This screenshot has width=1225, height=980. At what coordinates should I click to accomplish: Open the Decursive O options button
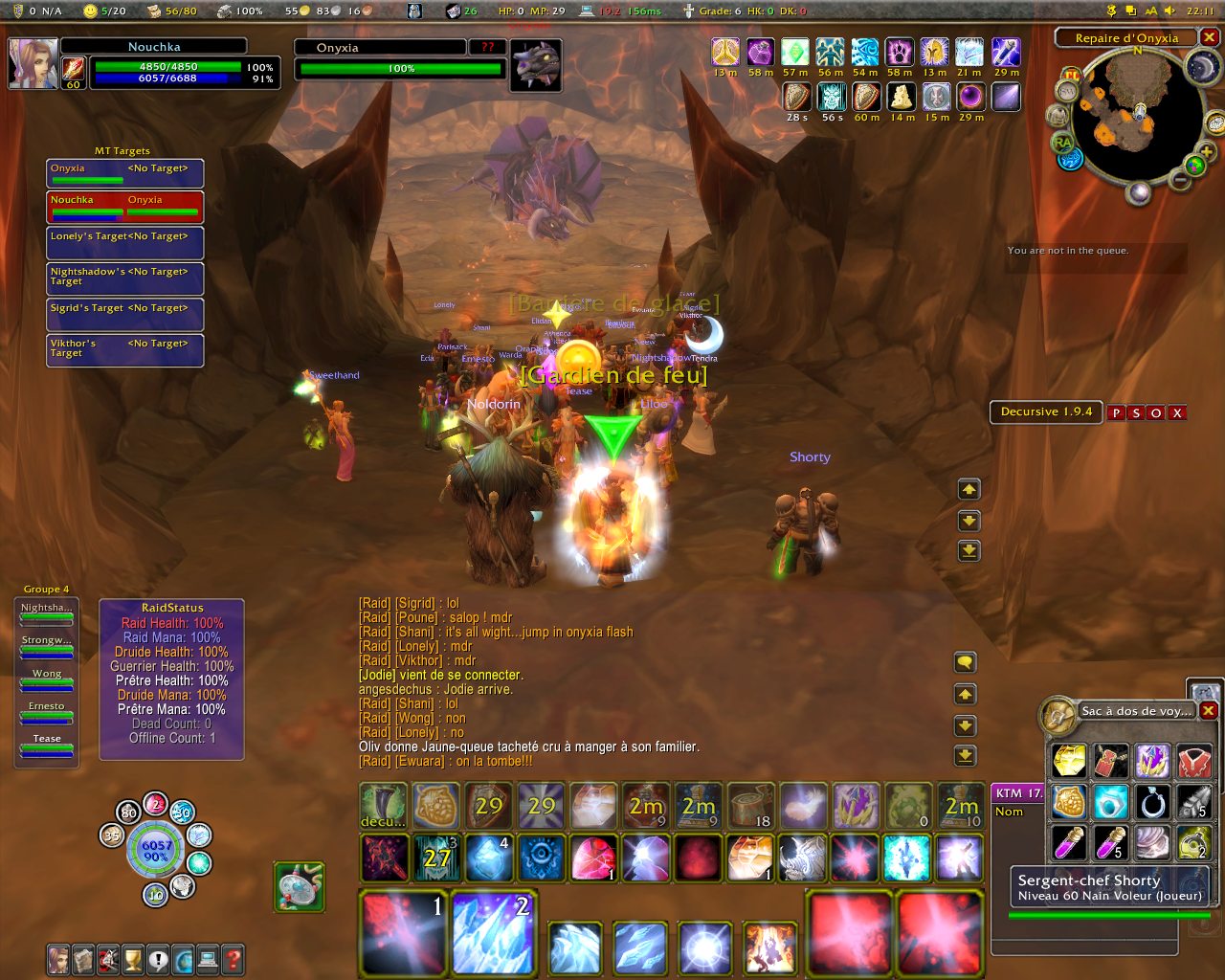coord(1156,412)
